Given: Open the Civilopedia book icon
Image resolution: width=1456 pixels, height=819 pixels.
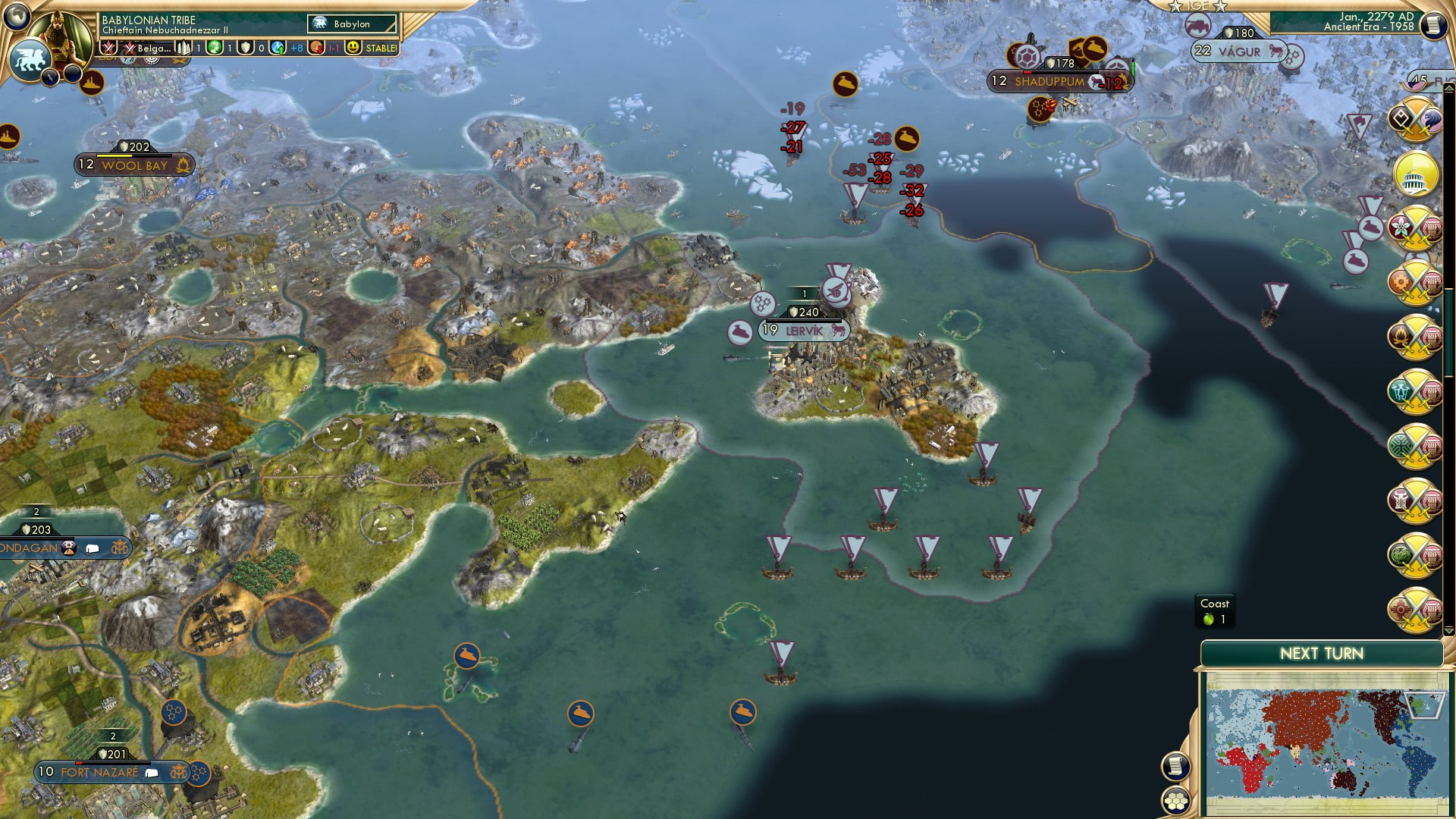Looking at the screenshot, I should [x=1433, y=24].
